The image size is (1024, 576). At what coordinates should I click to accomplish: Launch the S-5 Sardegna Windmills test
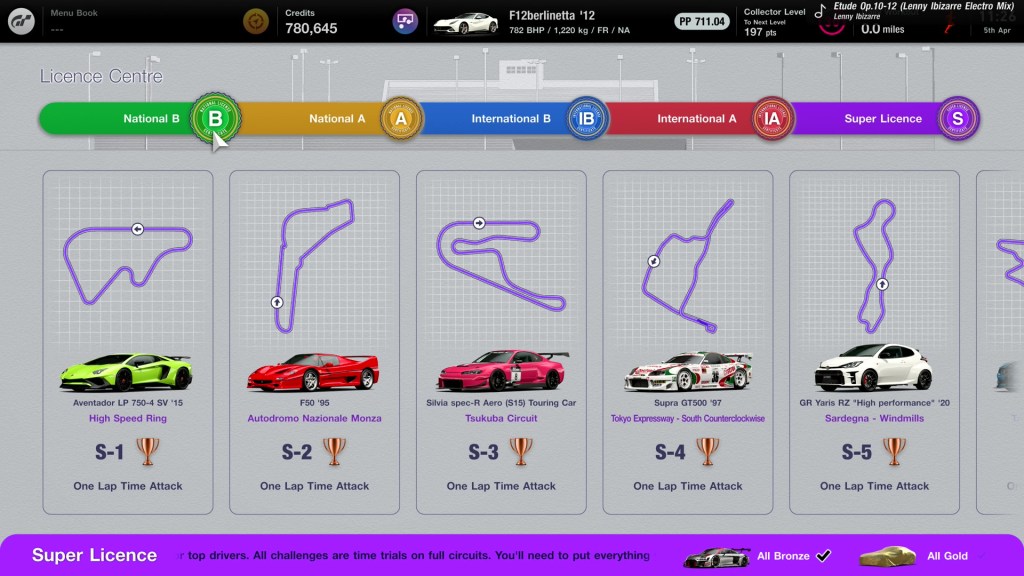pos(874,341)
